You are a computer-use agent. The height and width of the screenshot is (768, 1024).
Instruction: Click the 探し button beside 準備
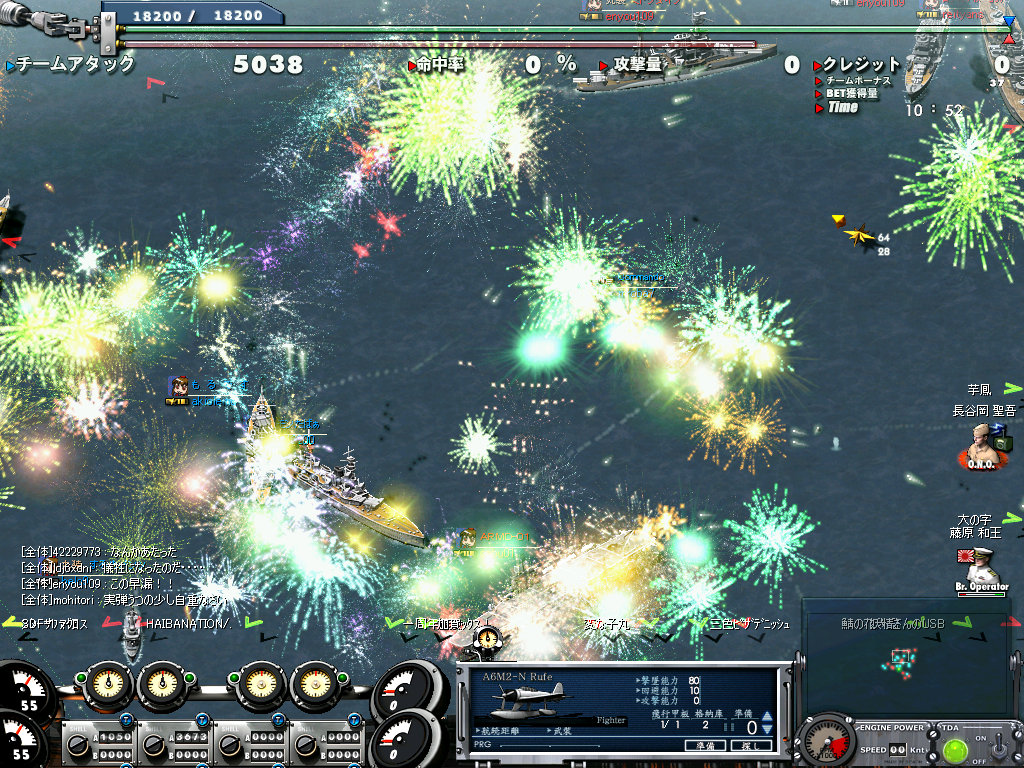pyautogui.click(x=750, y=745)
